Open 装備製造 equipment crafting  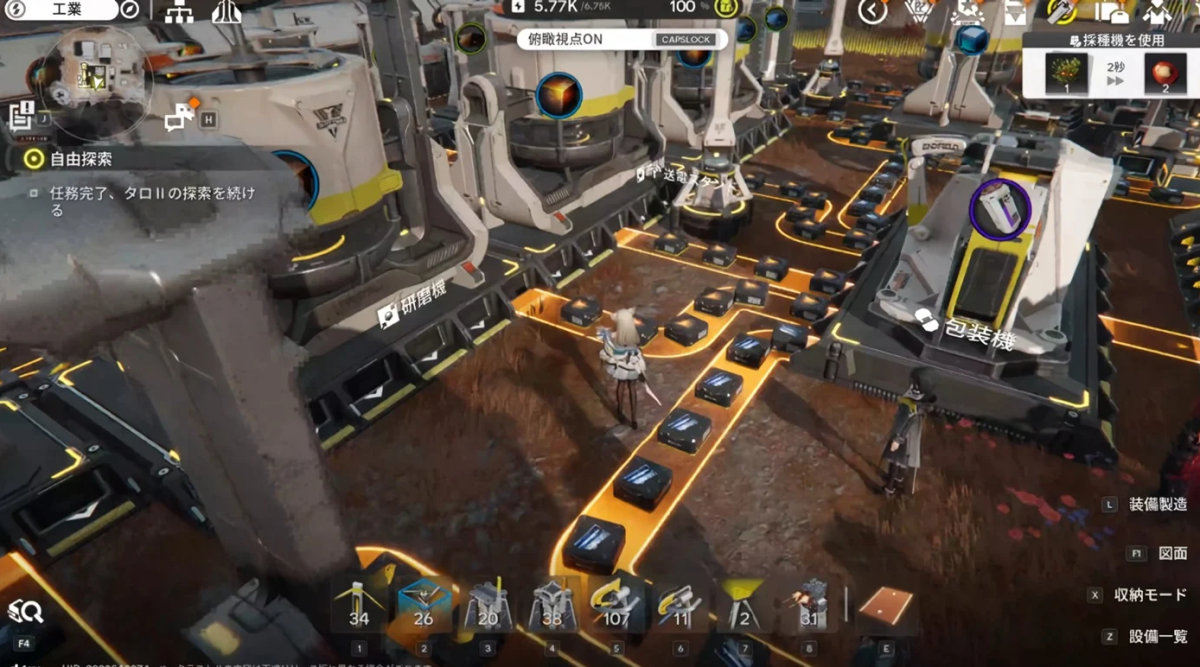[1157, 505]
